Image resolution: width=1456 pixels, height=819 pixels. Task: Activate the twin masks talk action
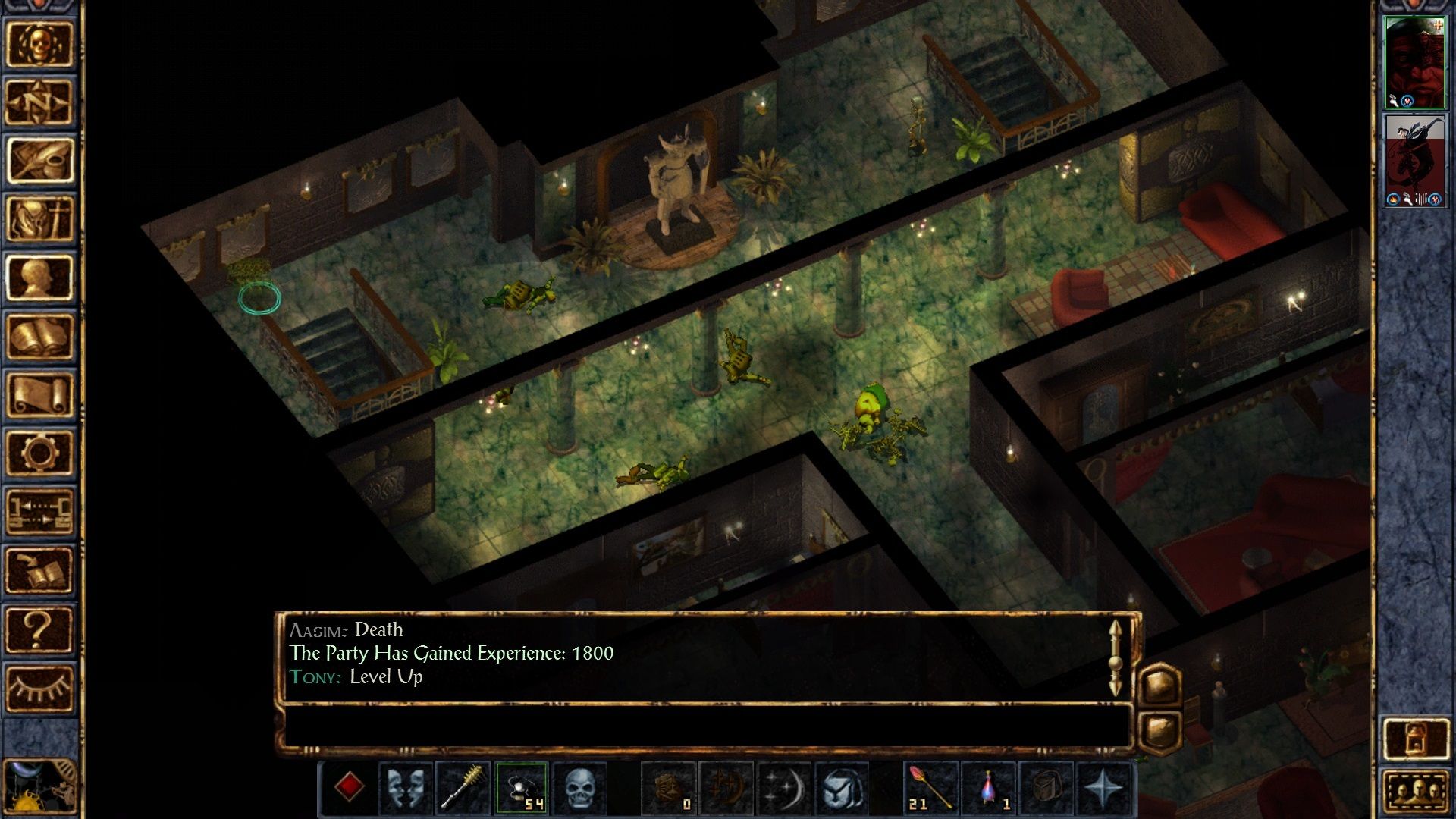pyautogui.click(x=406, y=789)
